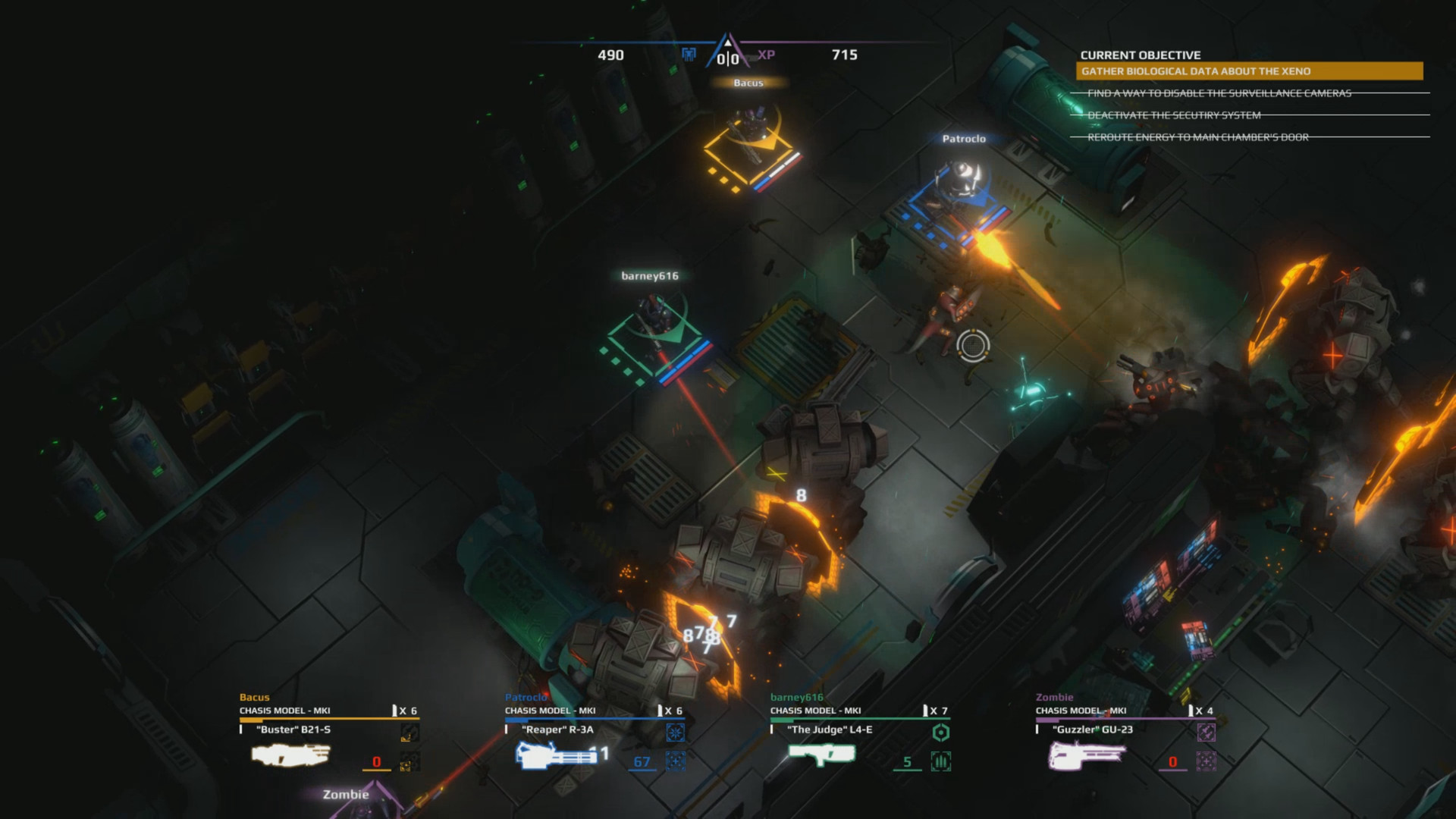This screenshot has width=1456, height=819.
Task: Click the blue team emblem beside the XP bar
Action: click(x=689, y=54)
